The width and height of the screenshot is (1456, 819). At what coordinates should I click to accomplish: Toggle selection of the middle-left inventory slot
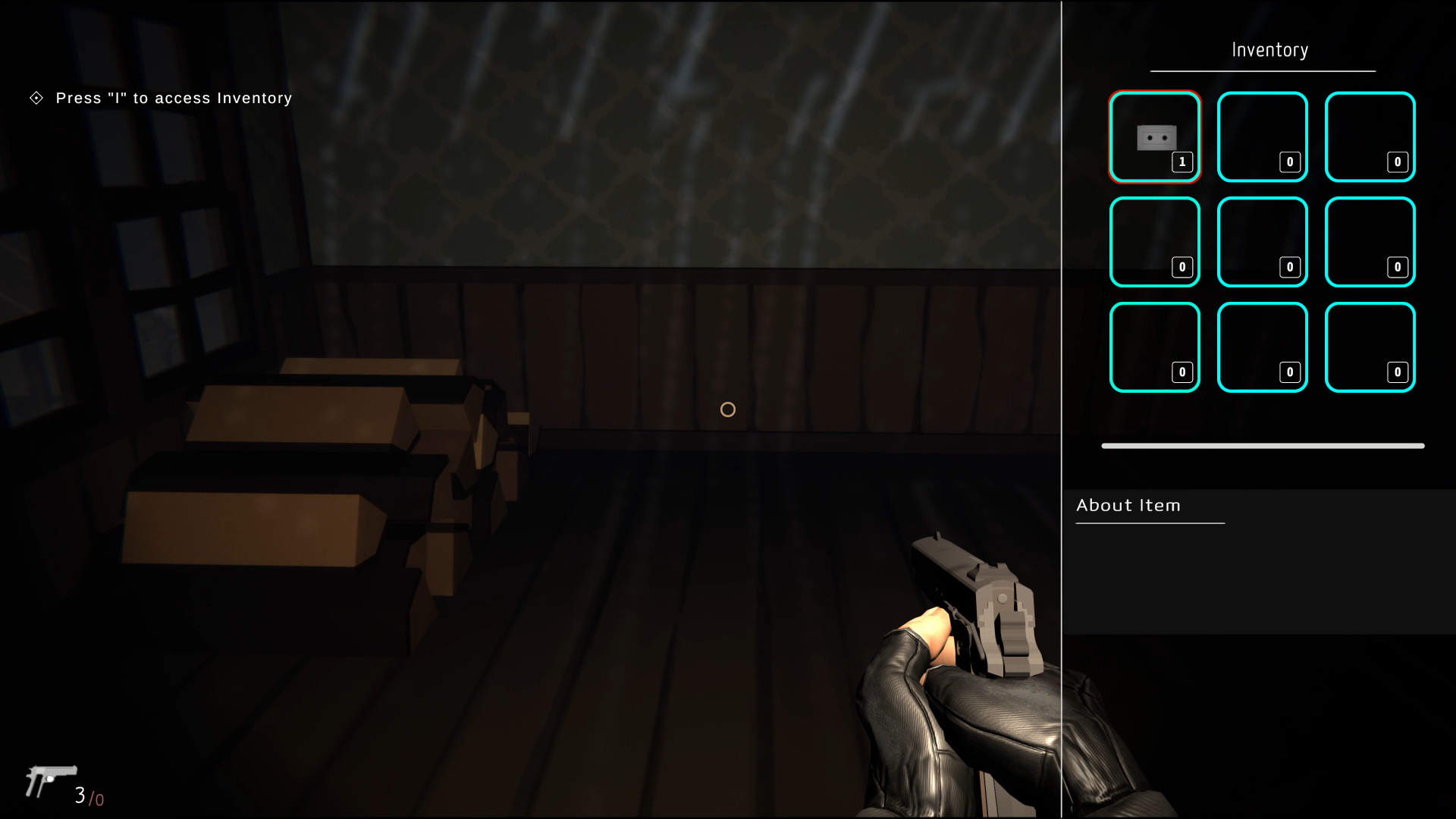(x=1154, y=242)
